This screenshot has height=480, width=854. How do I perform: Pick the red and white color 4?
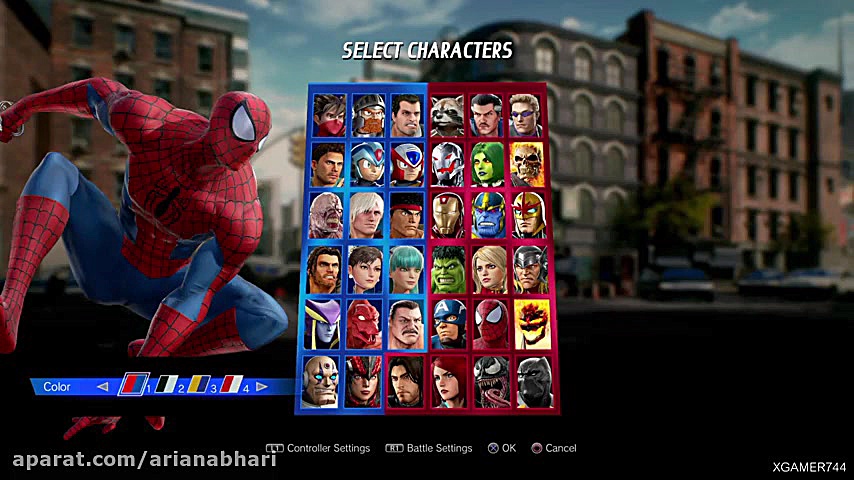[230, 386]
